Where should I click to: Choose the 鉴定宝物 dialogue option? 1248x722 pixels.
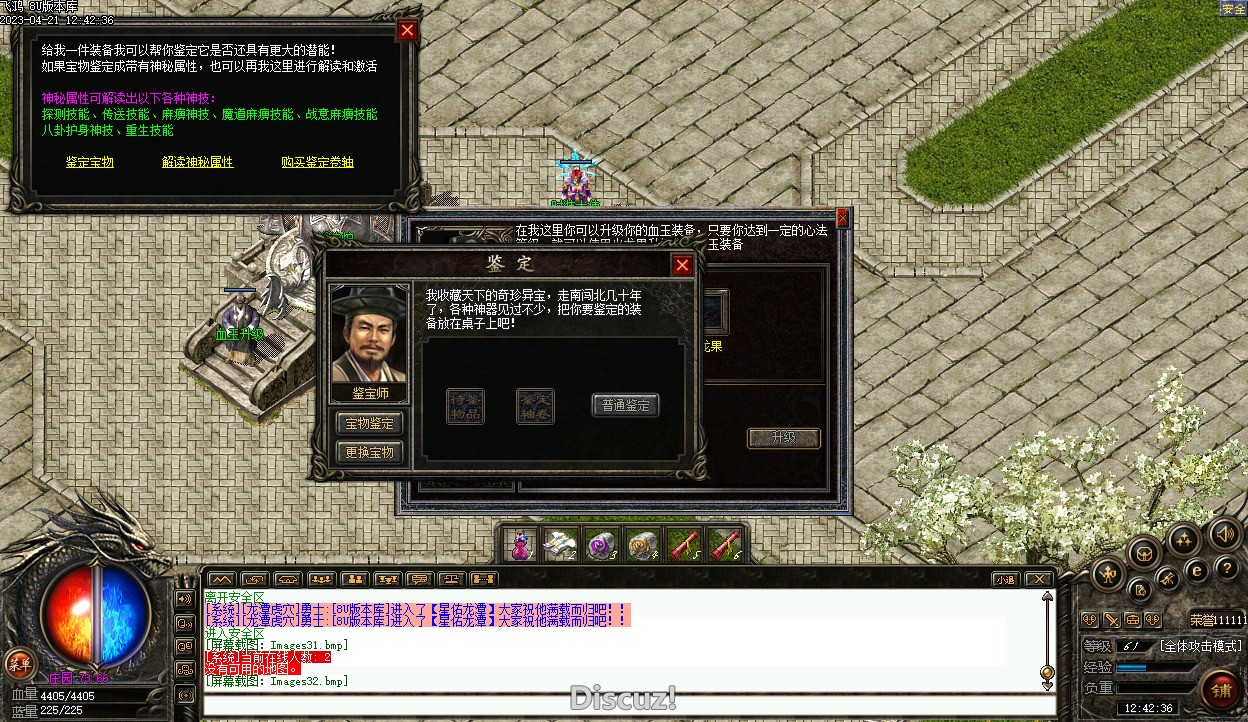tap(90, 162)
